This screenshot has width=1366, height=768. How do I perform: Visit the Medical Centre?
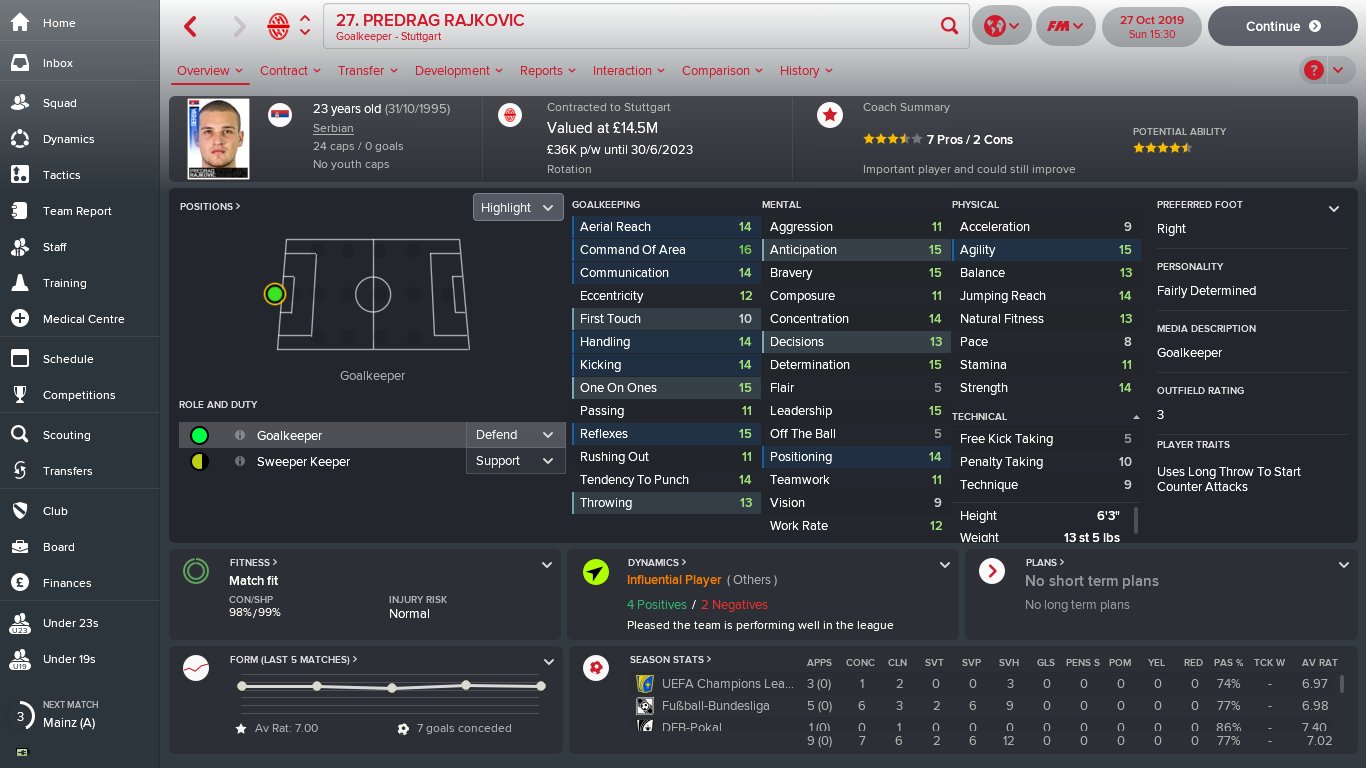coord(83,319)
